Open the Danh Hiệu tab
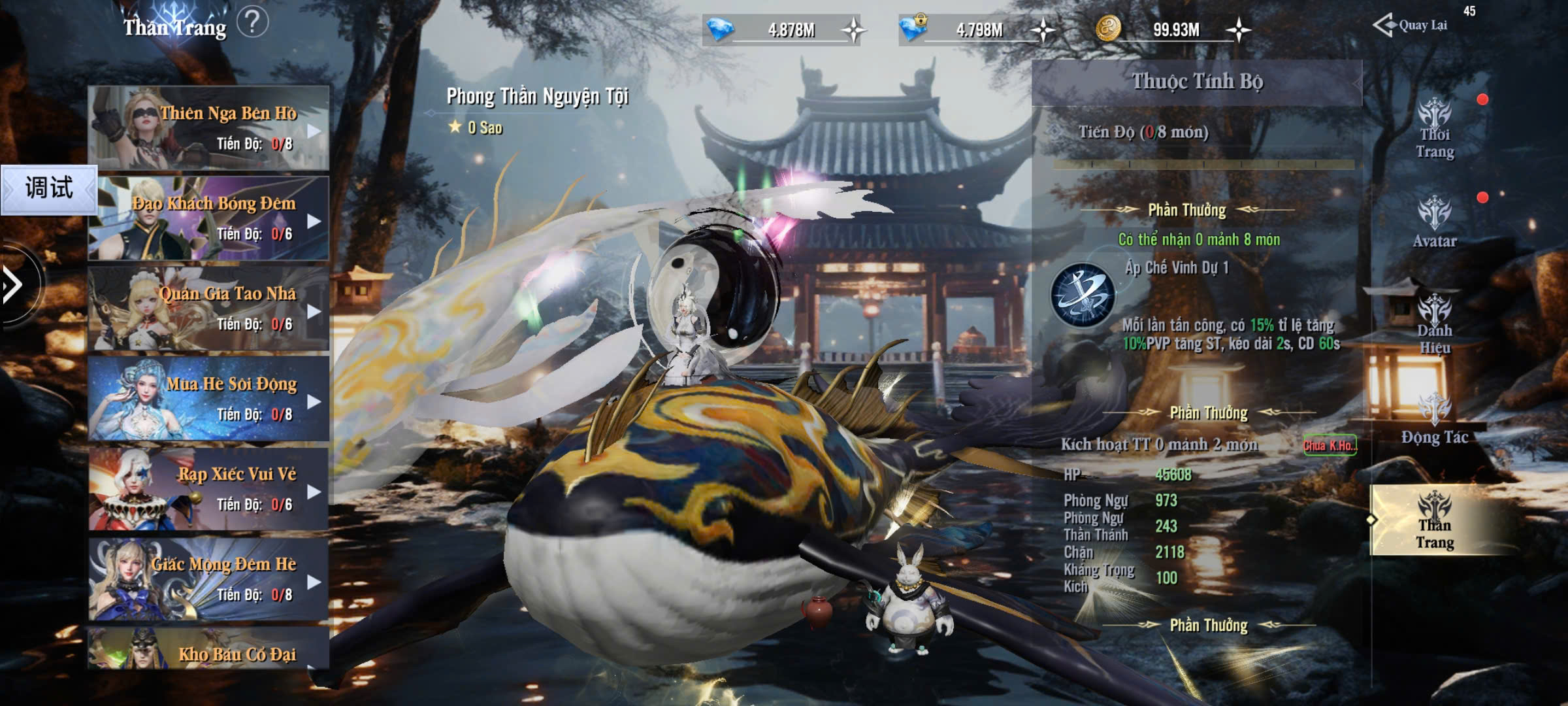The width and height of the screenshot is (1568, 706). [x=1435, y=325]
